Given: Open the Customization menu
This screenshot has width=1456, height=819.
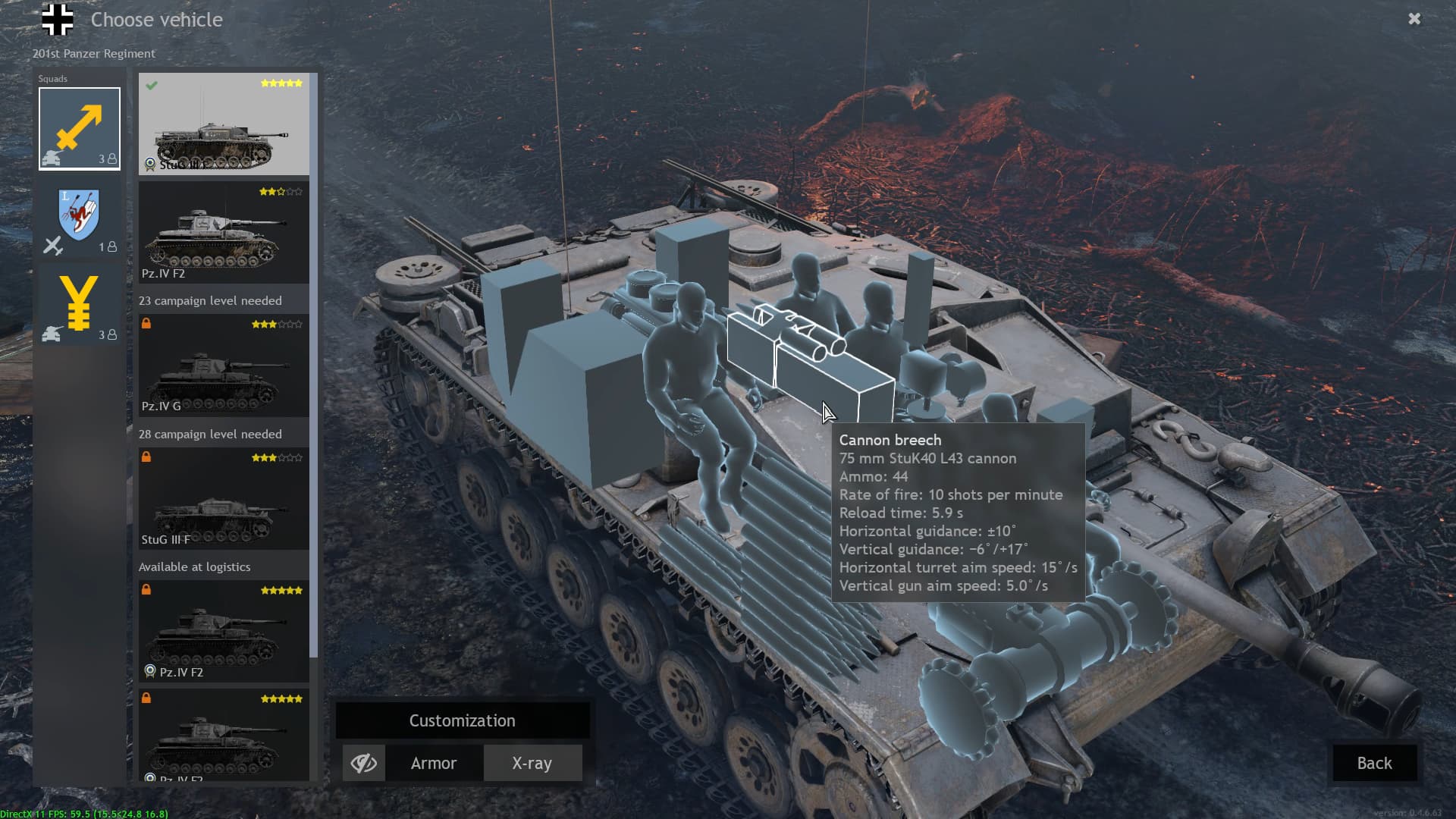Looking at the screenshot, I should pos(462,720).
